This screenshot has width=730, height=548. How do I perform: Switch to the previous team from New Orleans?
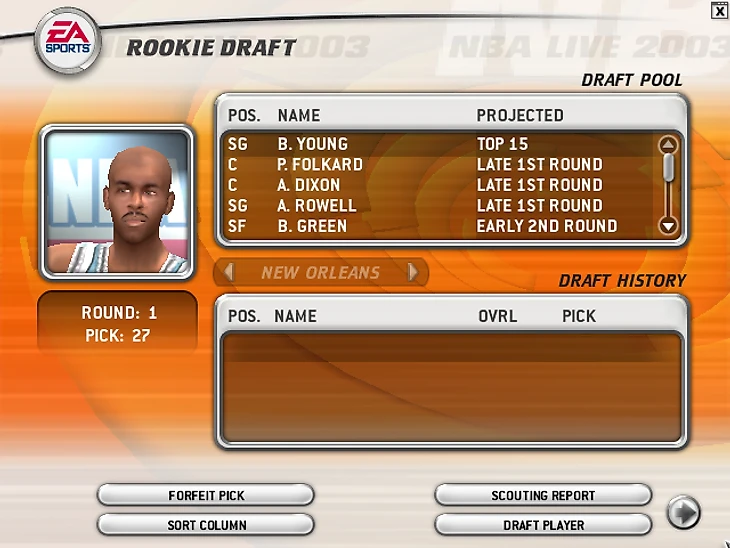(x=229, y=272)
